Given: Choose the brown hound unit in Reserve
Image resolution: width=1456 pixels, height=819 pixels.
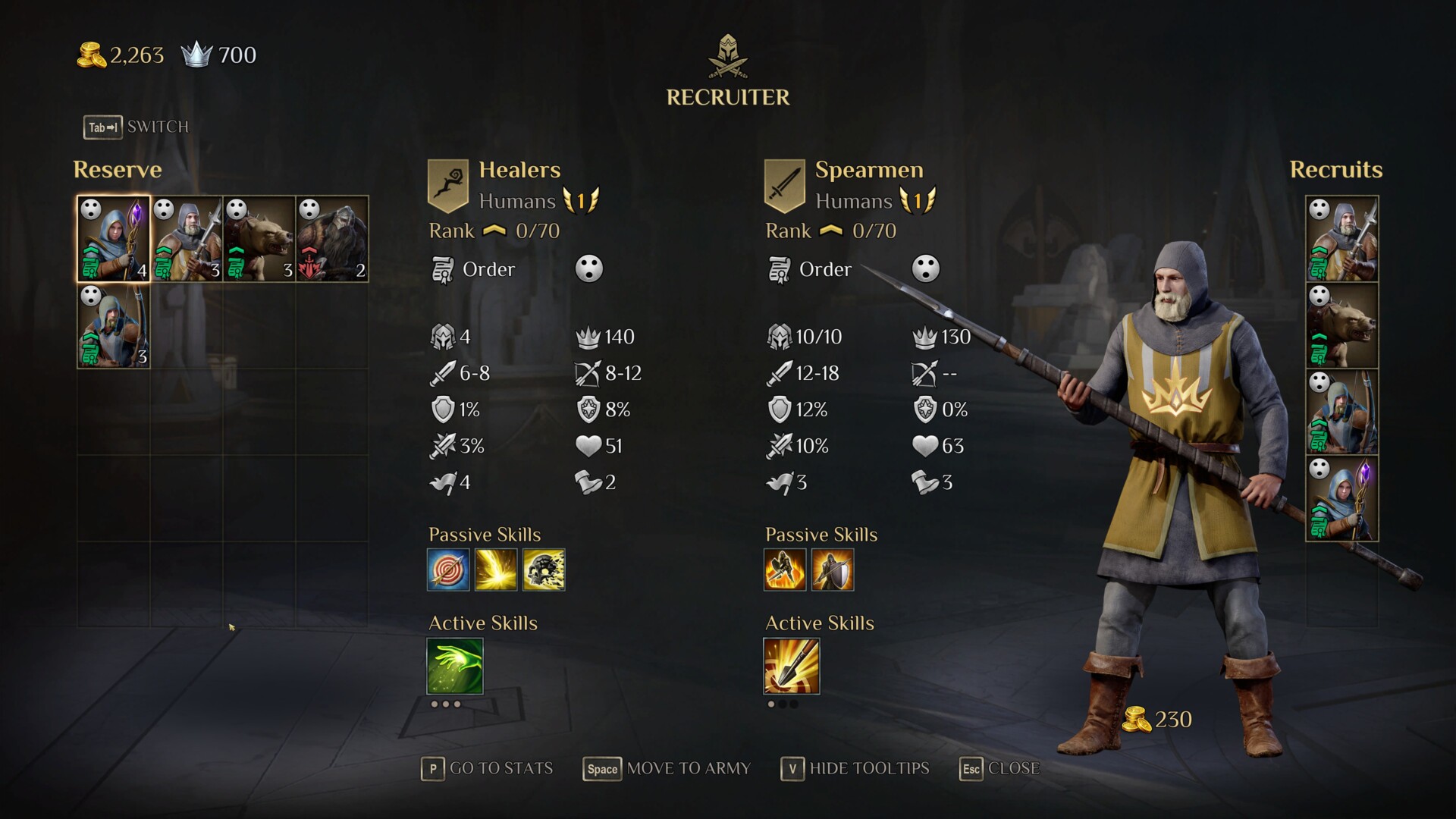Looking at the screenshot, I should click(x=259, y=239).
